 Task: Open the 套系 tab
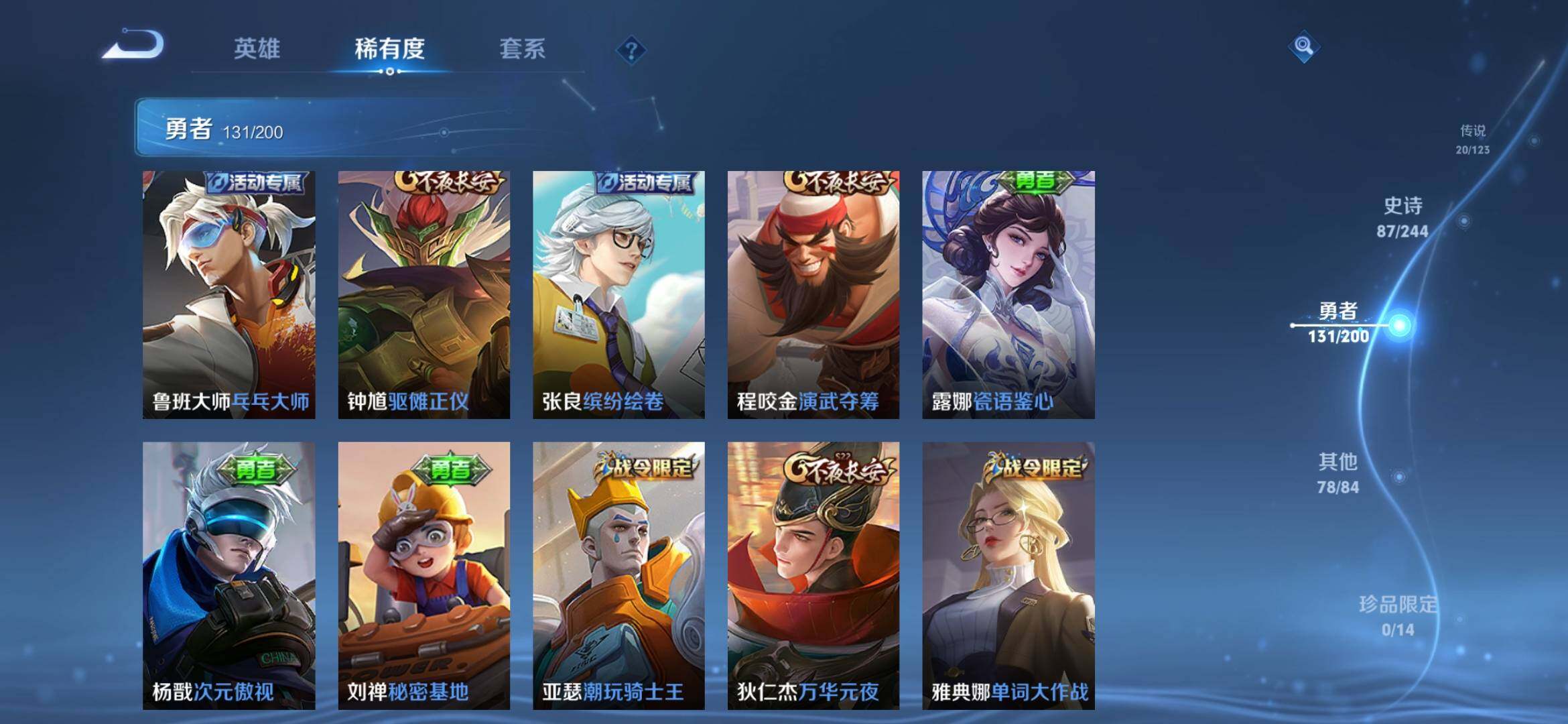[522, 49]
